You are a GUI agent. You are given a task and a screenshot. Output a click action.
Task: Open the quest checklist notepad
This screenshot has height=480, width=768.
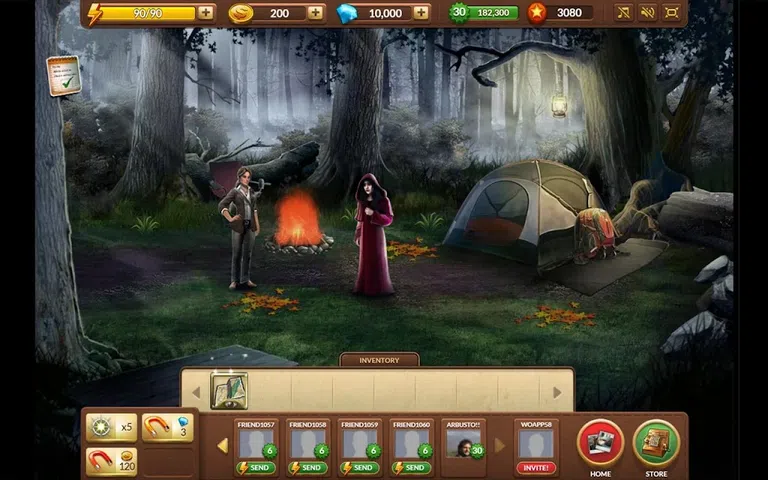[63, 75]
